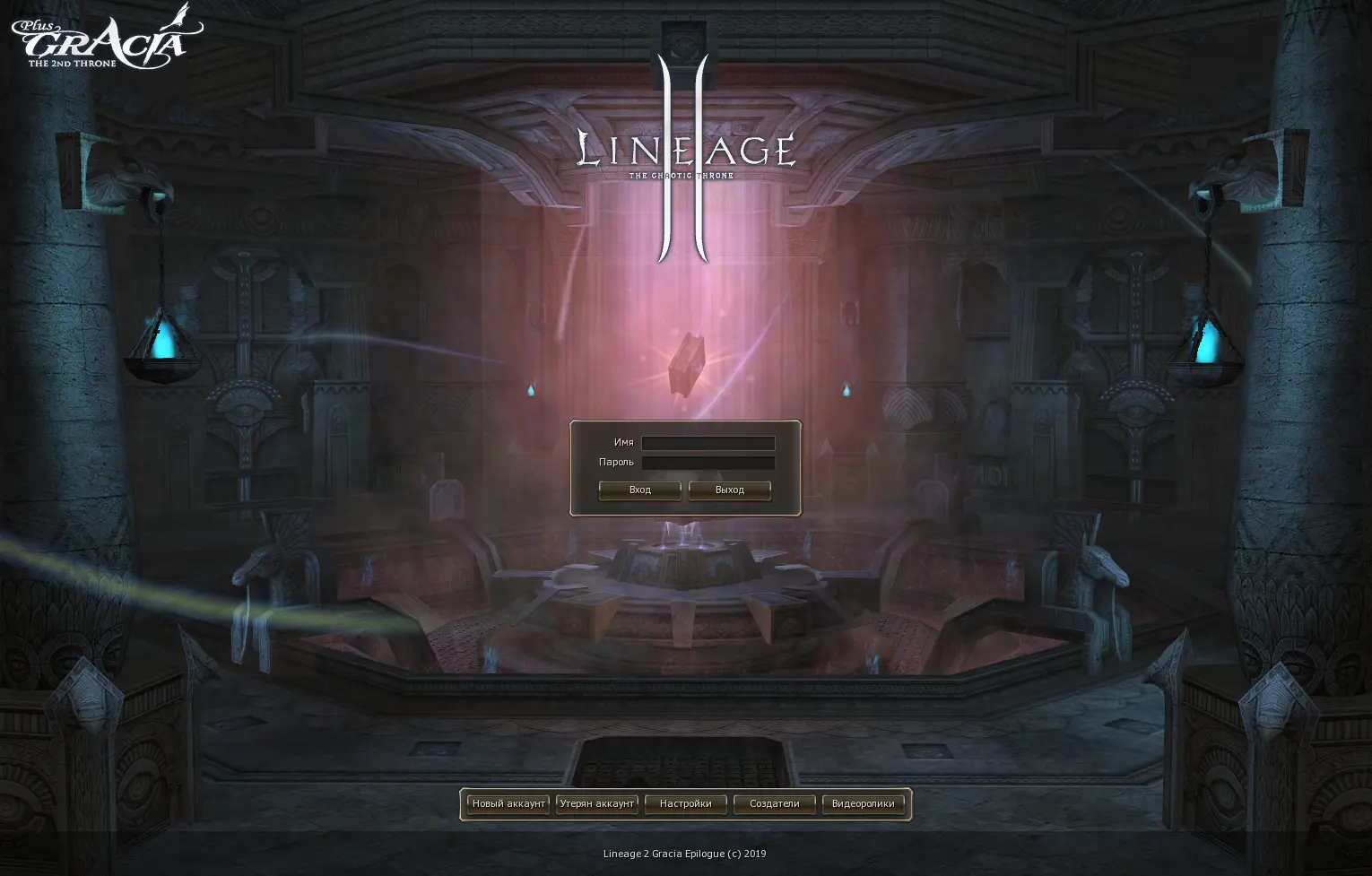
Task: Click the Имя username input field
Action: (x=708, y=443)
